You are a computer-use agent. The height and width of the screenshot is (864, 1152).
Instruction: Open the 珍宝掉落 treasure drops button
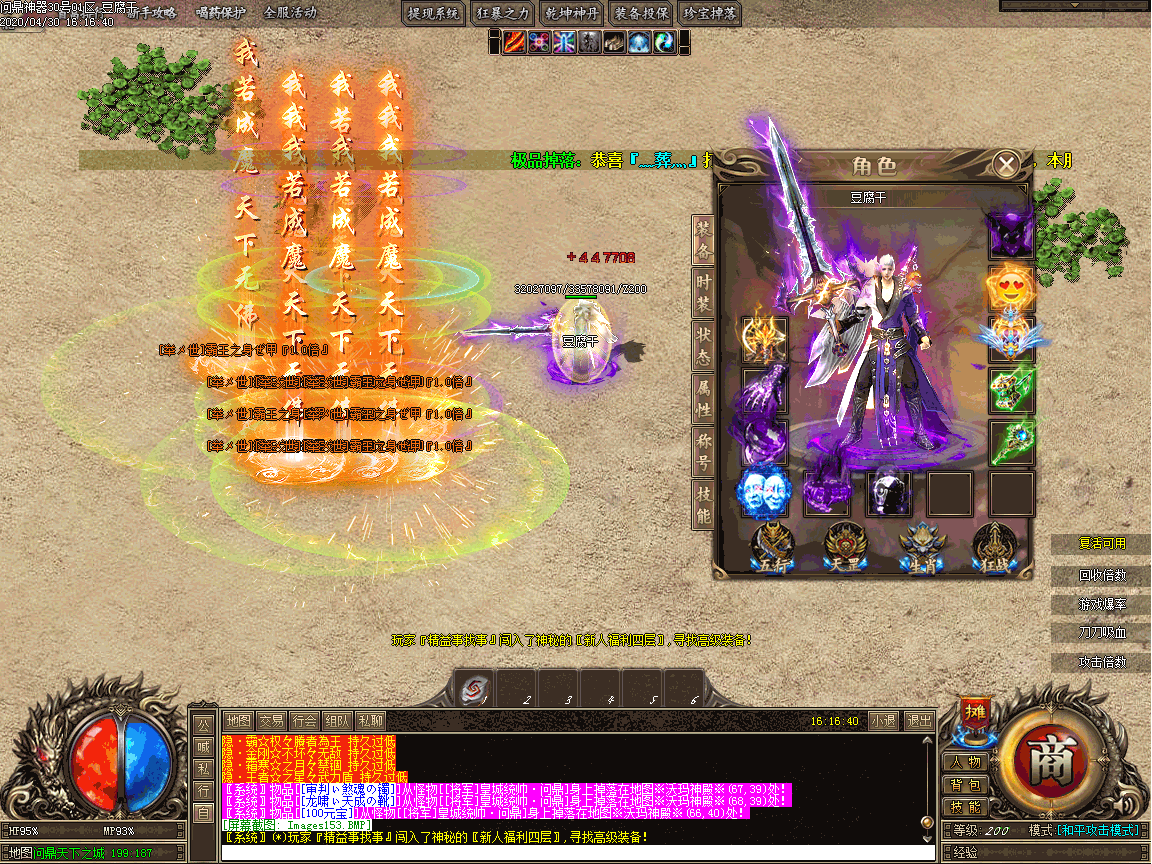click(709, 14)
